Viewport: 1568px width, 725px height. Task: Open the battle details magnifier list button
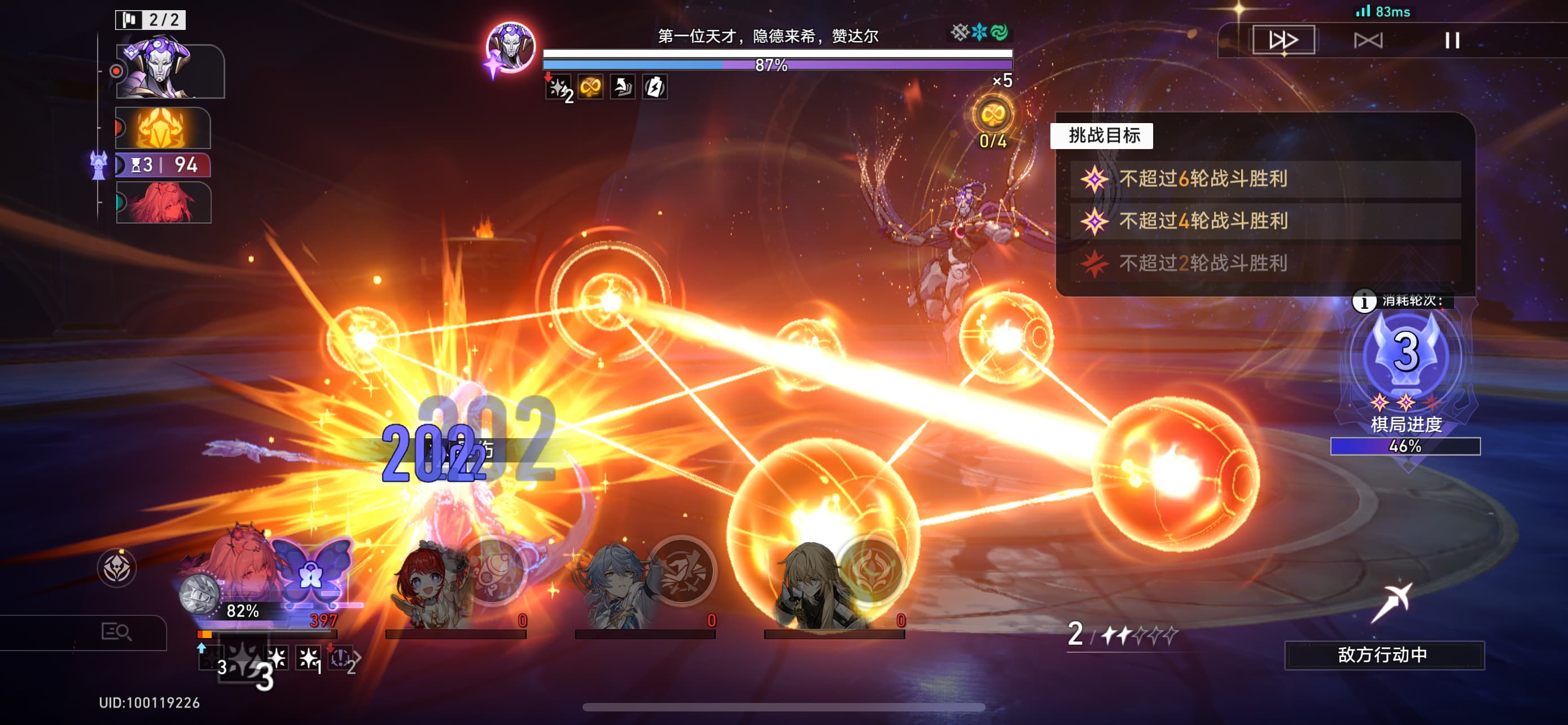coord(116,632)
